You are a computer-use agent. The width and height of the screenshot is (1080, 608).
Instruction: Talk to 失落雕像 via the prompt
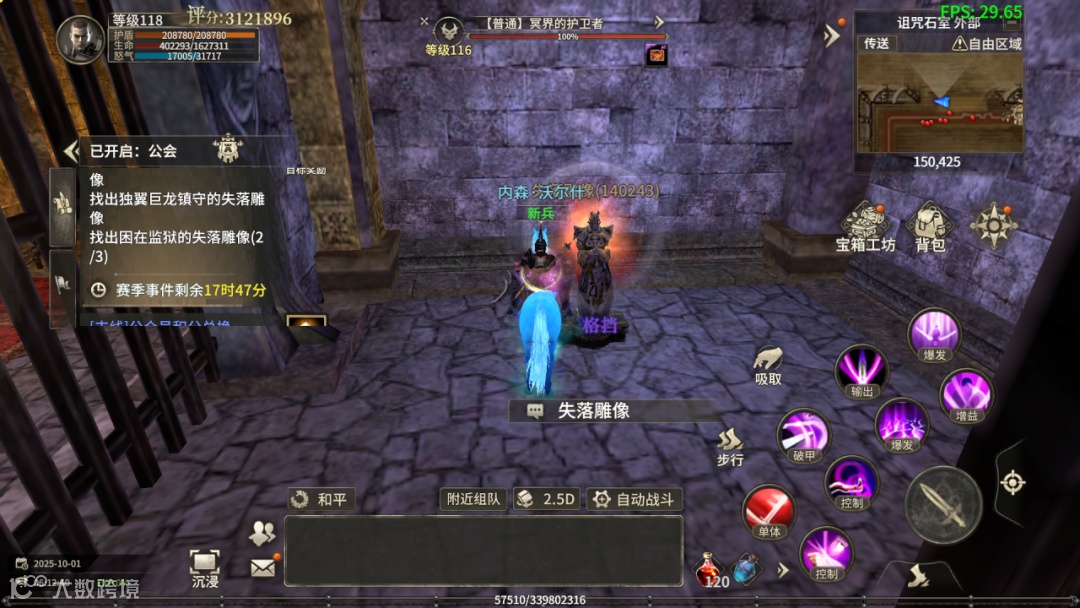592,410
